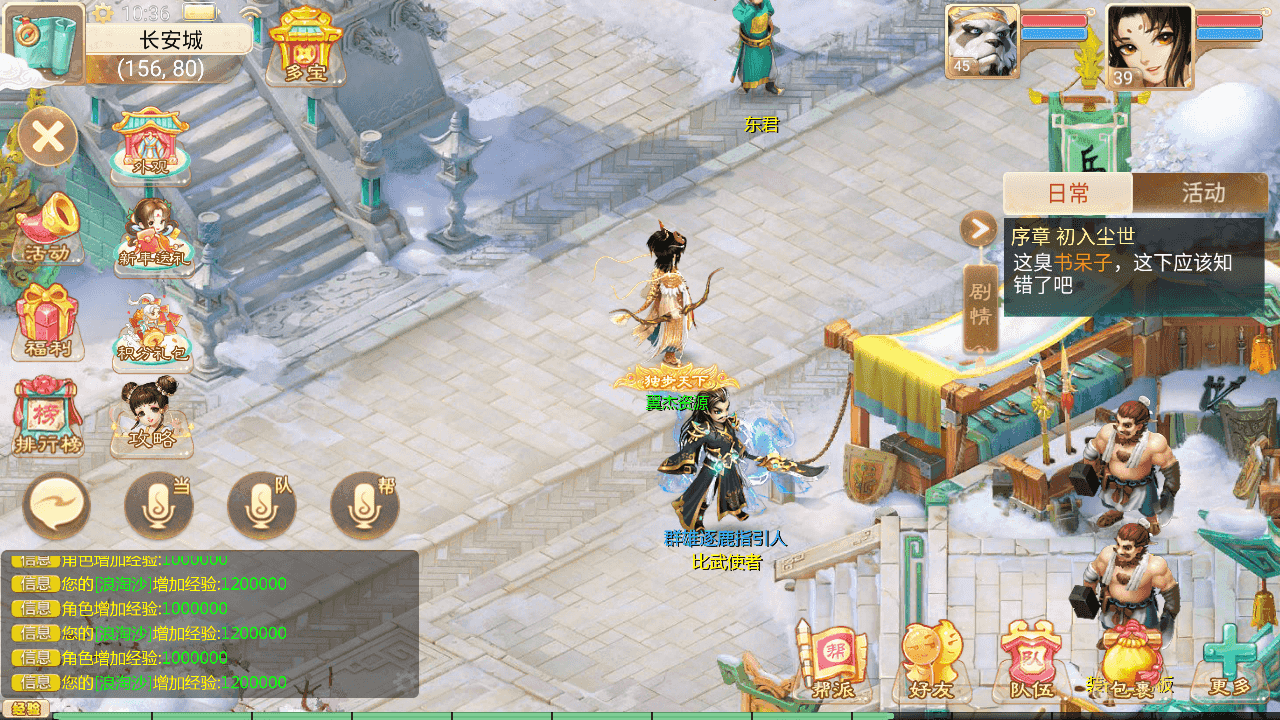Viewport: 1280px width, 720px height.
Task: Activate the 当 local voice chat microphone
Action: click(158, 506)
